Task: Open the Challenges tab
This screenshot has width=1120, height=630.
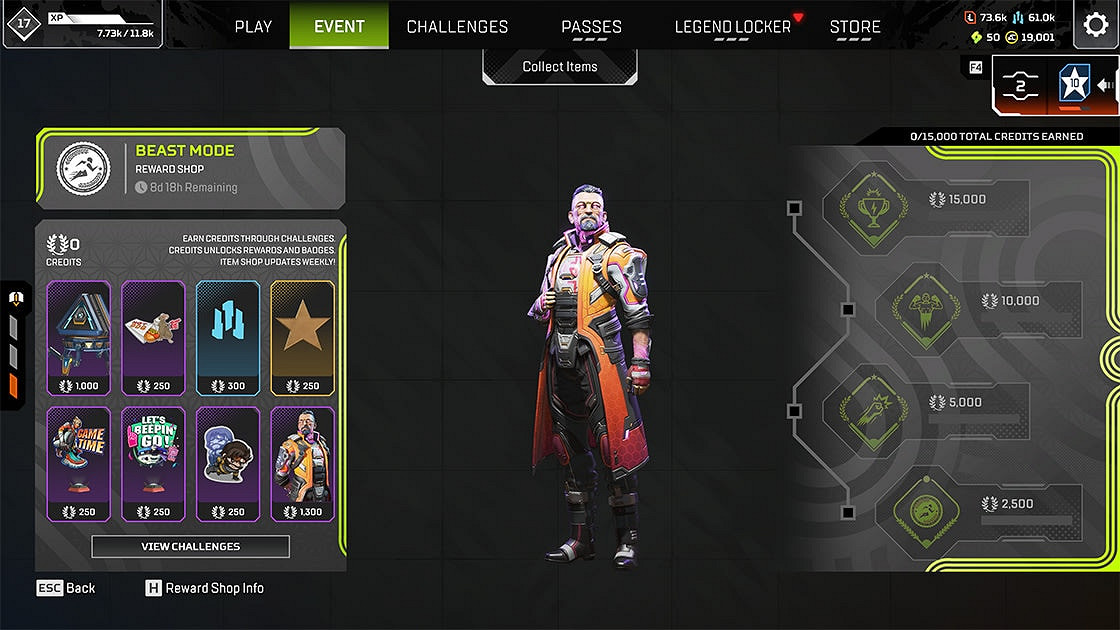Action: point(457,27)
